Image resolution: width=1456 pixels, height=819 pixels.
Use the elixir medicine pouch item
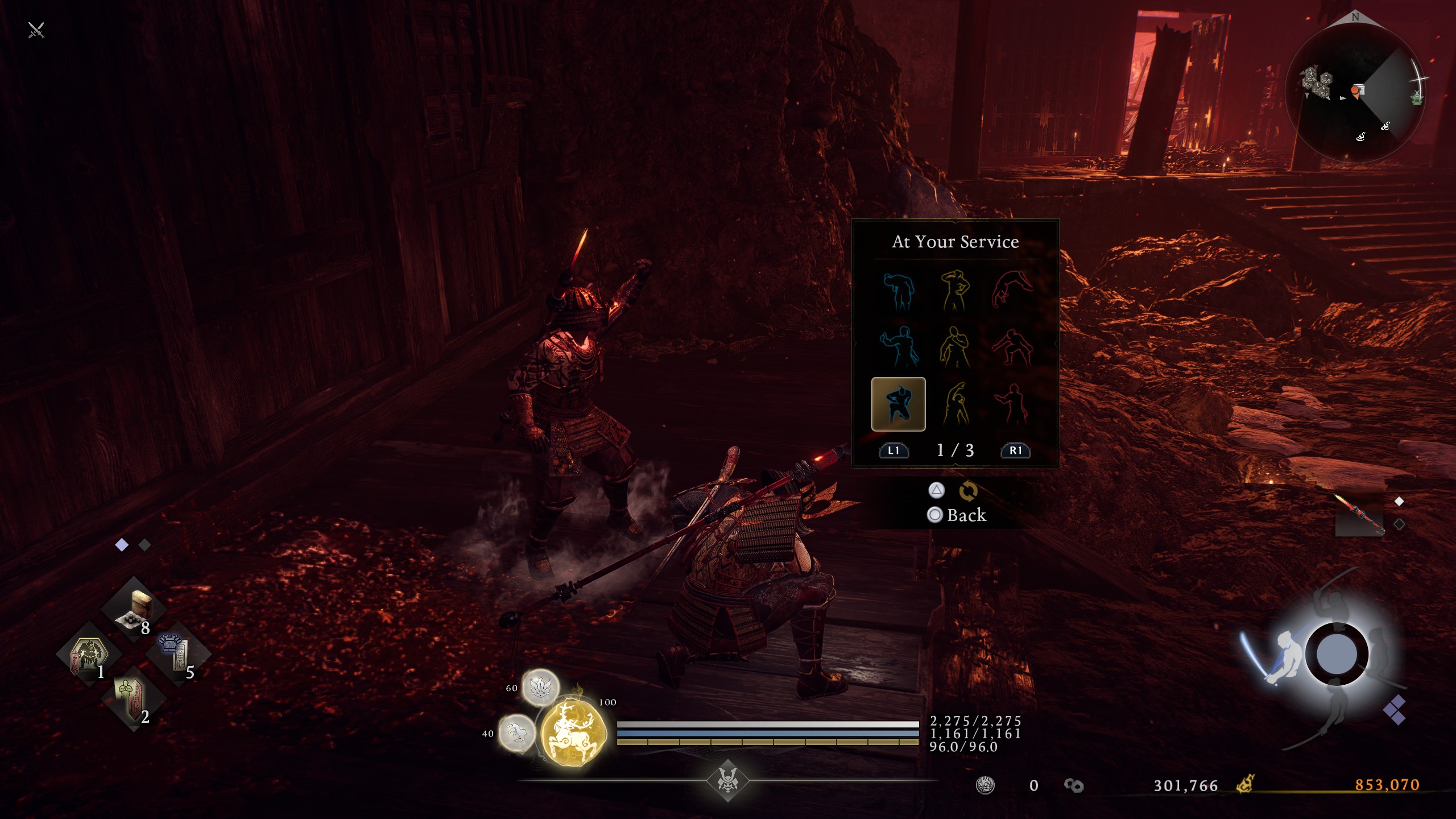pyautogui.click(x=134, y=609)
